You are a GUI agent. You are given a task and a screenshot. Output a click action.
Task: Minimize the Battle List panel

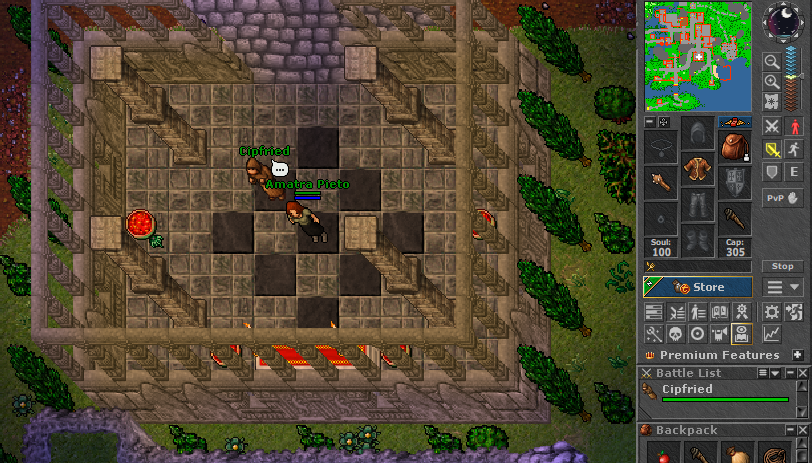790,373
